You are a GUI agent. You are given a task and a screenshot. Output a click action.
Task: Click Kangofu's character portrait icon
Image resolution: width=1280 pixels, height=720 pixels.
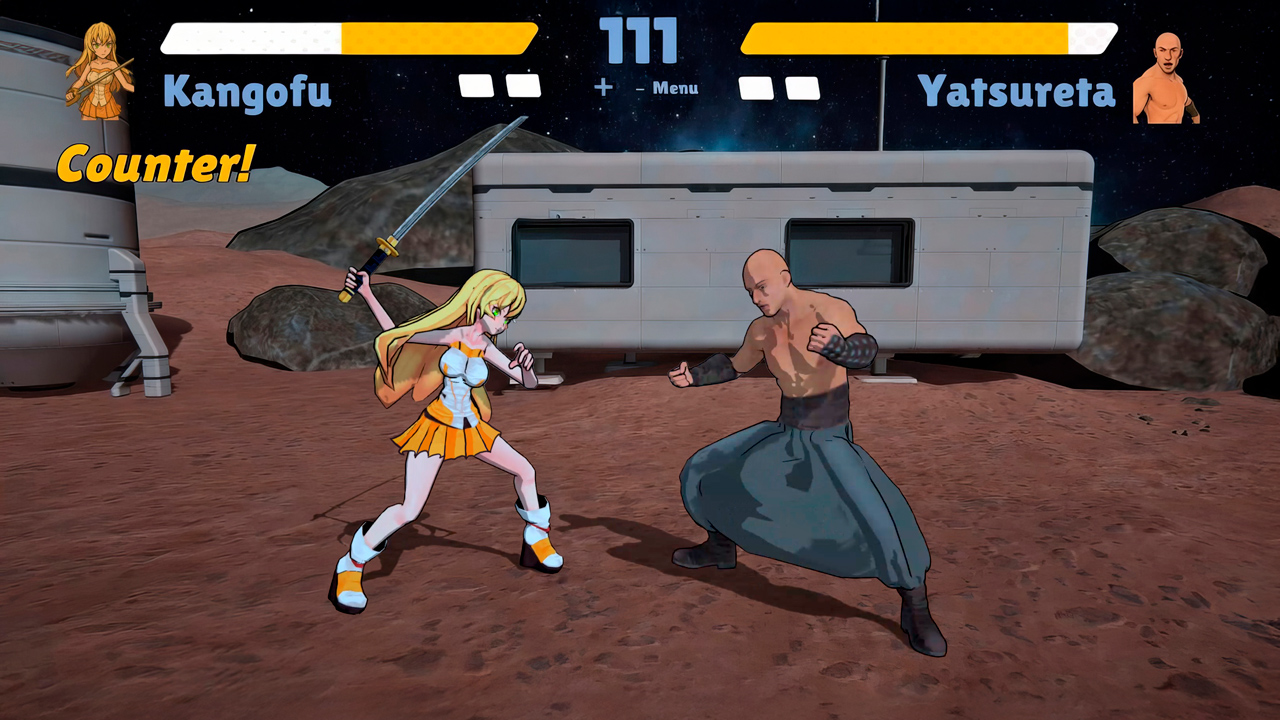100,72
